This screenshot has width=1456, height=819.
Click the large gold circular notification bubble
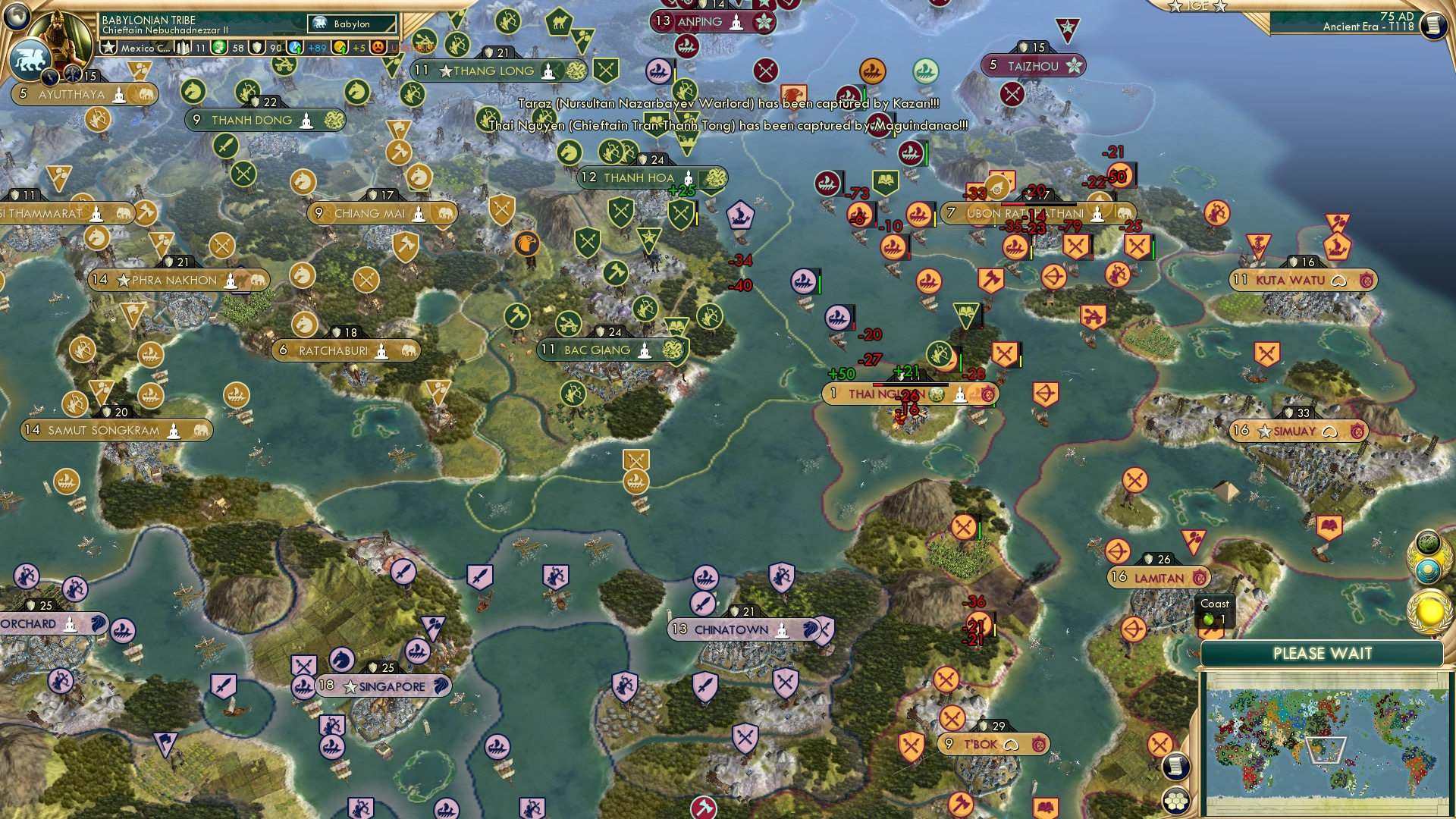[1429, 610]
